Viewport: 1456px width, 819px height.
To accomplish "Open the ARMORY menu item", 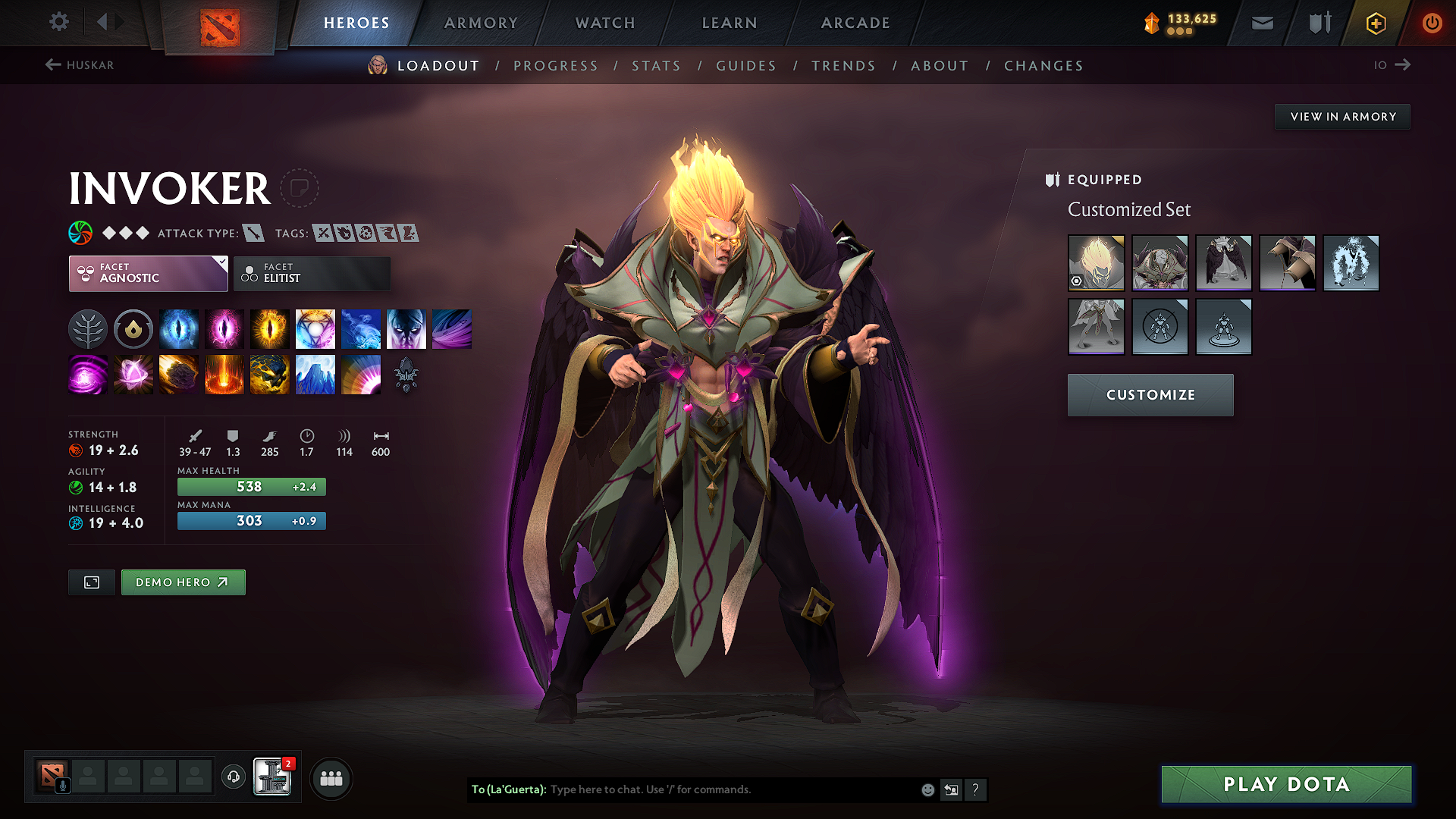I will 481,23.
